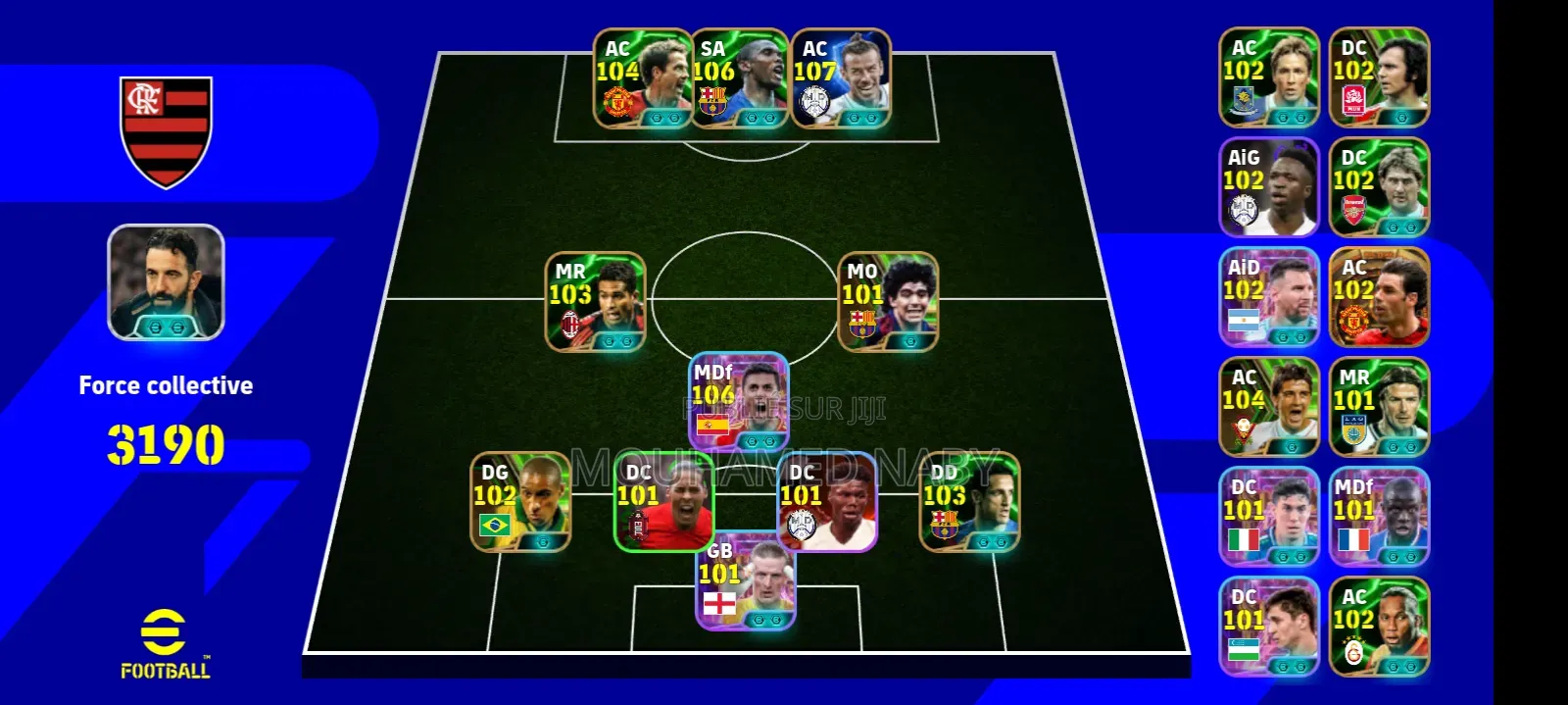The height and width of the screenshot is (705, 1568).
Task: Select the AC 104 substitute striker
Action: pyautogui.click(x=1269, y=407)
